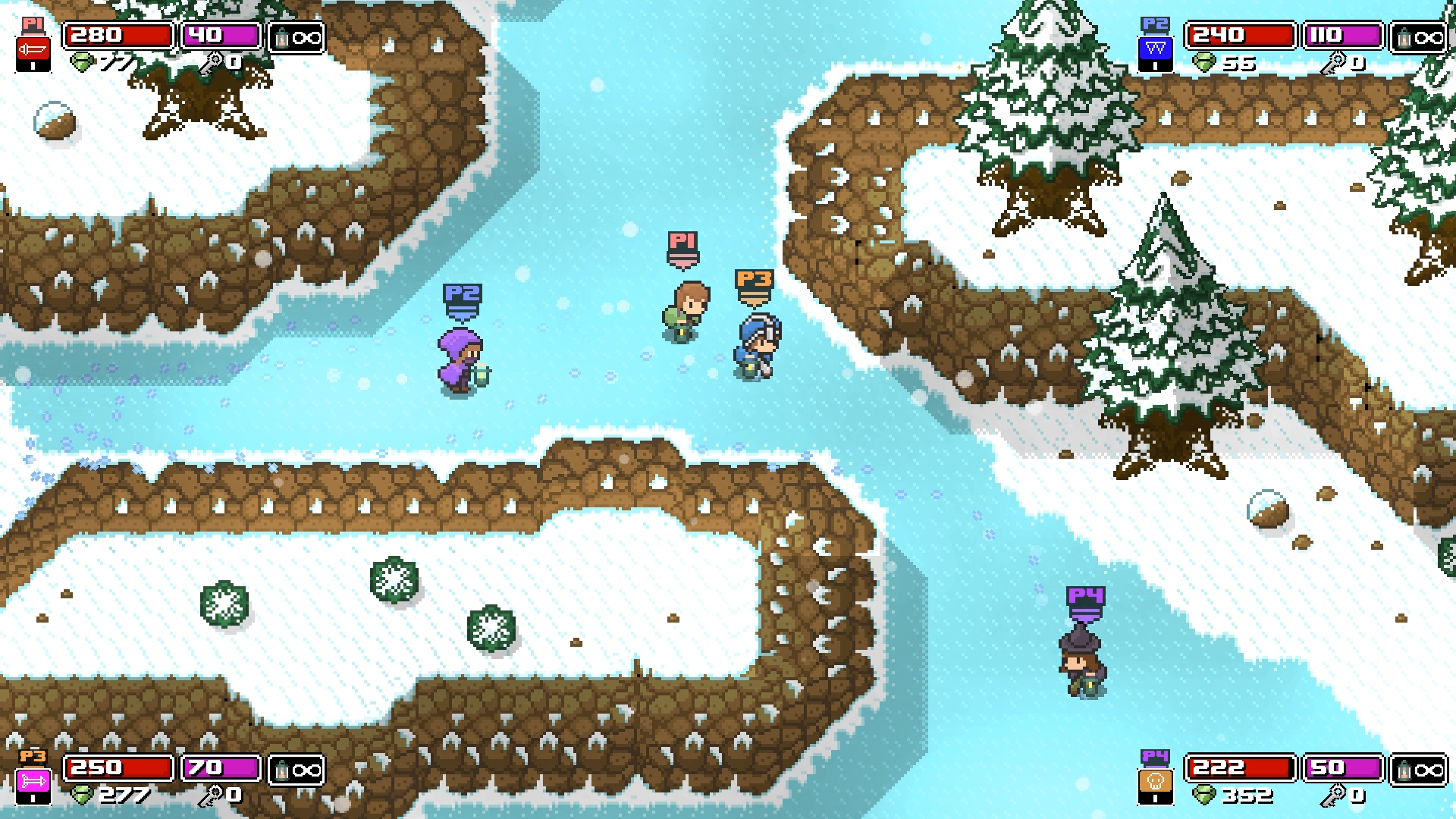Click the P3 nameplate above the knight
This screenshot has width=1456, height=819.
(x=756, y=282)
